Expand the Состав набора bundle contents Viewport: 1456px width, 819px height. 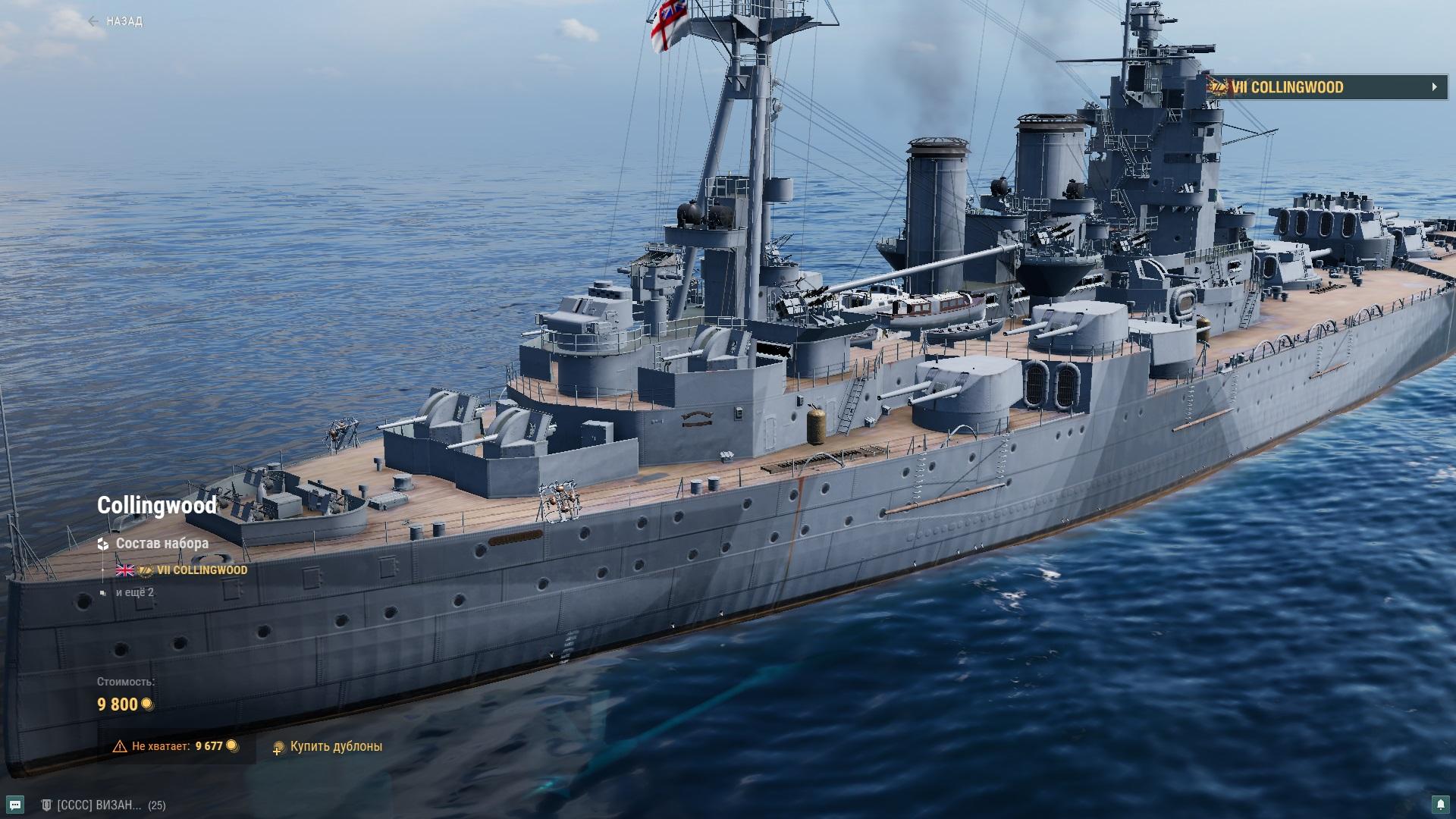click(x=162, y=544)
